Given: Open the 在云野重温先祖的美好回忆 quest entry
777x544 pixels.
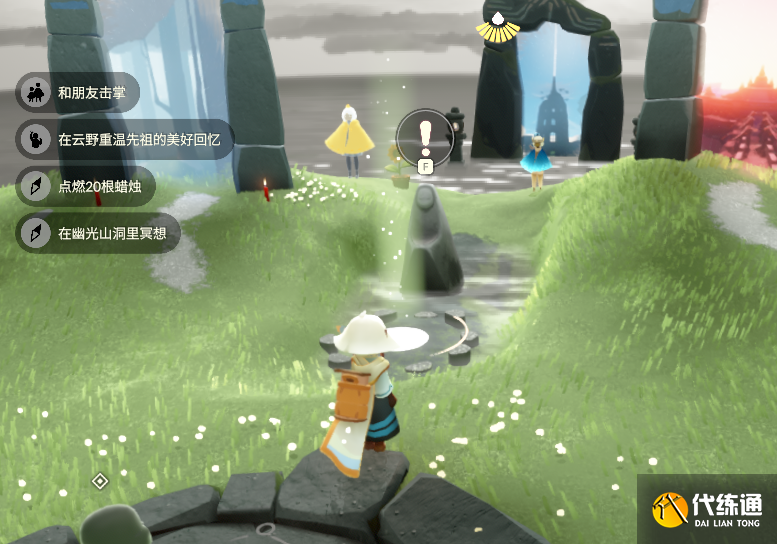Looking at the screenshot, I should click(x=124, y=139).
